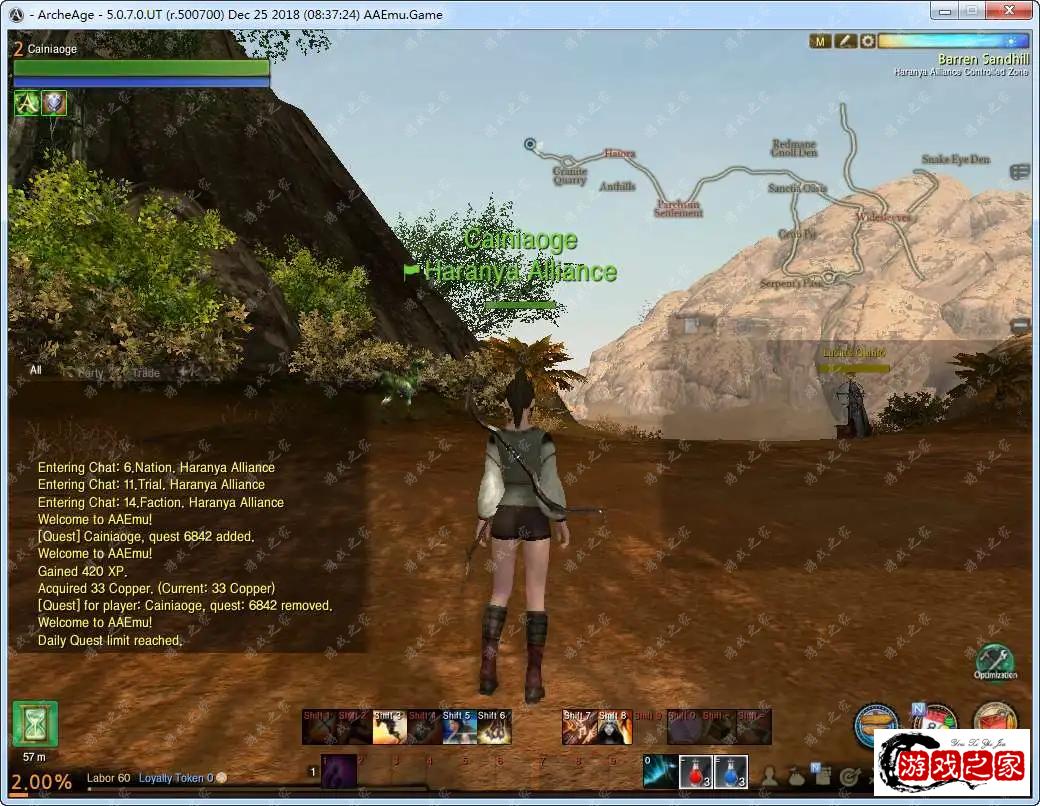Activate the Shift 3 skill on the hotbar
The image size is (1040, 806).
pyautogui.click(x=389, y=727)
